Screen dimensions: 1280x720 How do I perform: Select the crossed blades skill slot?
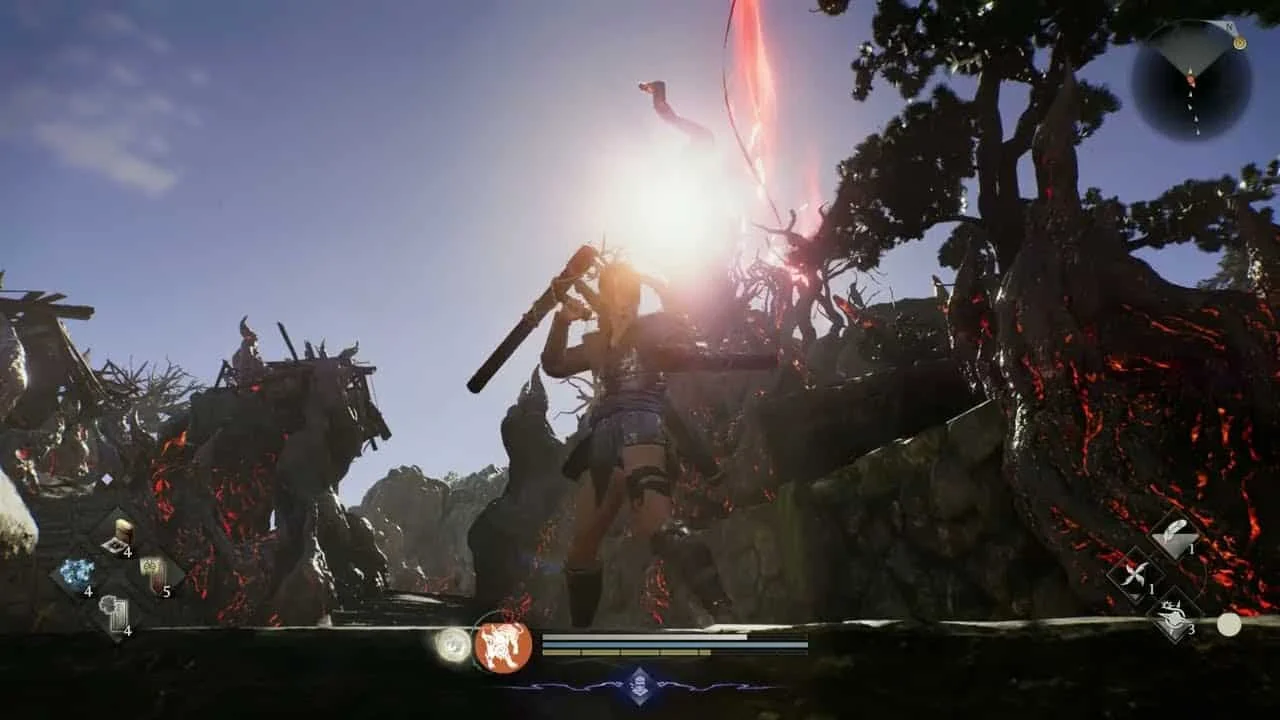click(1136, 575)
